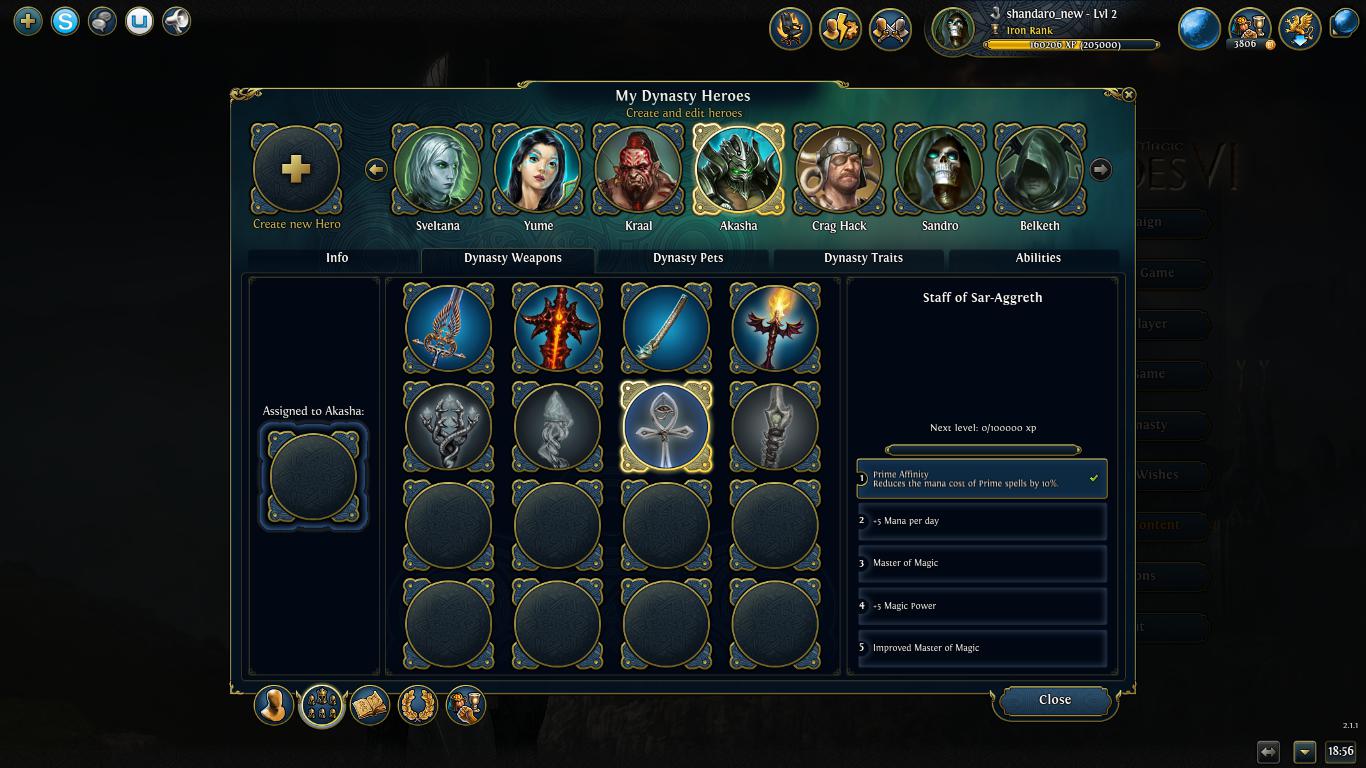The width and height of the screenshot is (1366, 768).
Task: Open the Dynasty Pets tab
Action: point(688,258)
